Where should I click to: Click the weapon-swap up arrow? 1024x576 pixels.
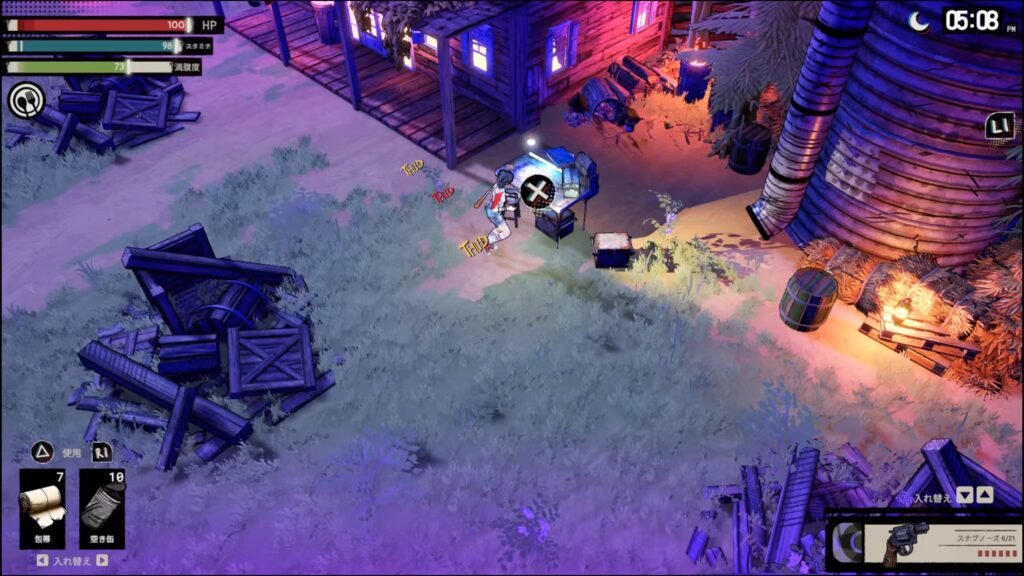[984, 495]
